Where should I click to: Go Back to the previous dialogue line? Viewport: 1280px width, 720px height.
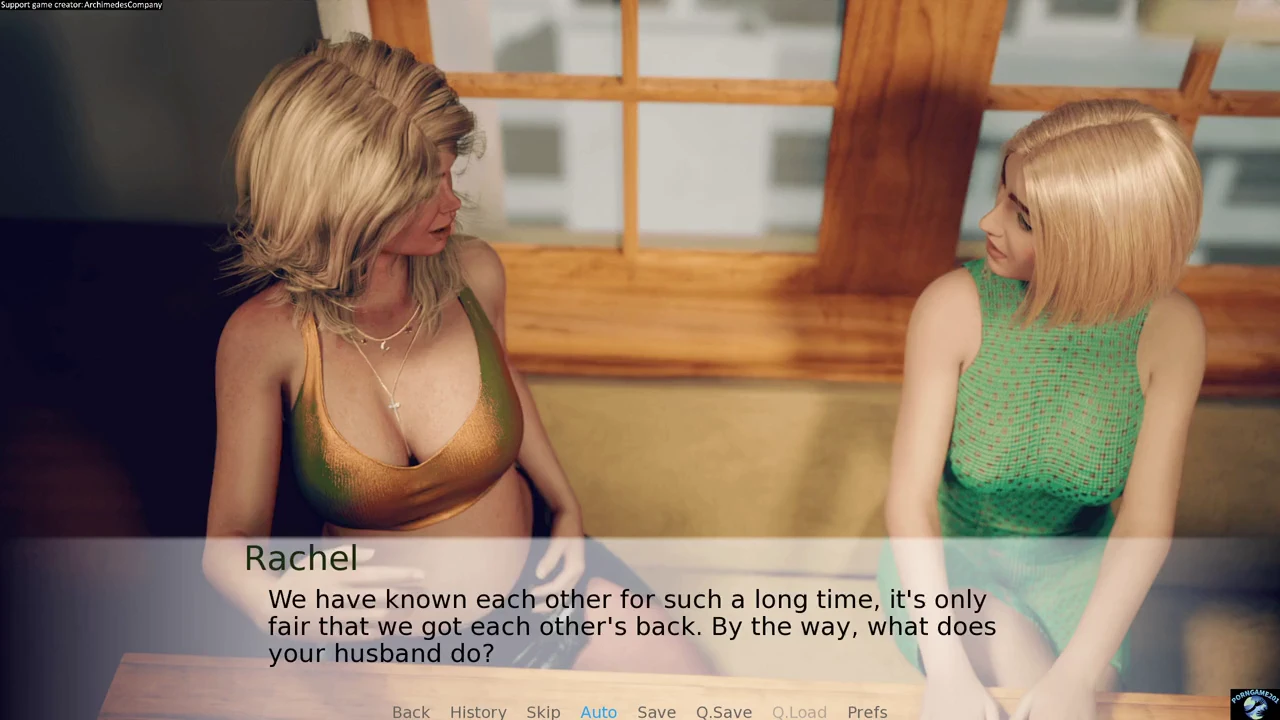click(x=410, y=711)
